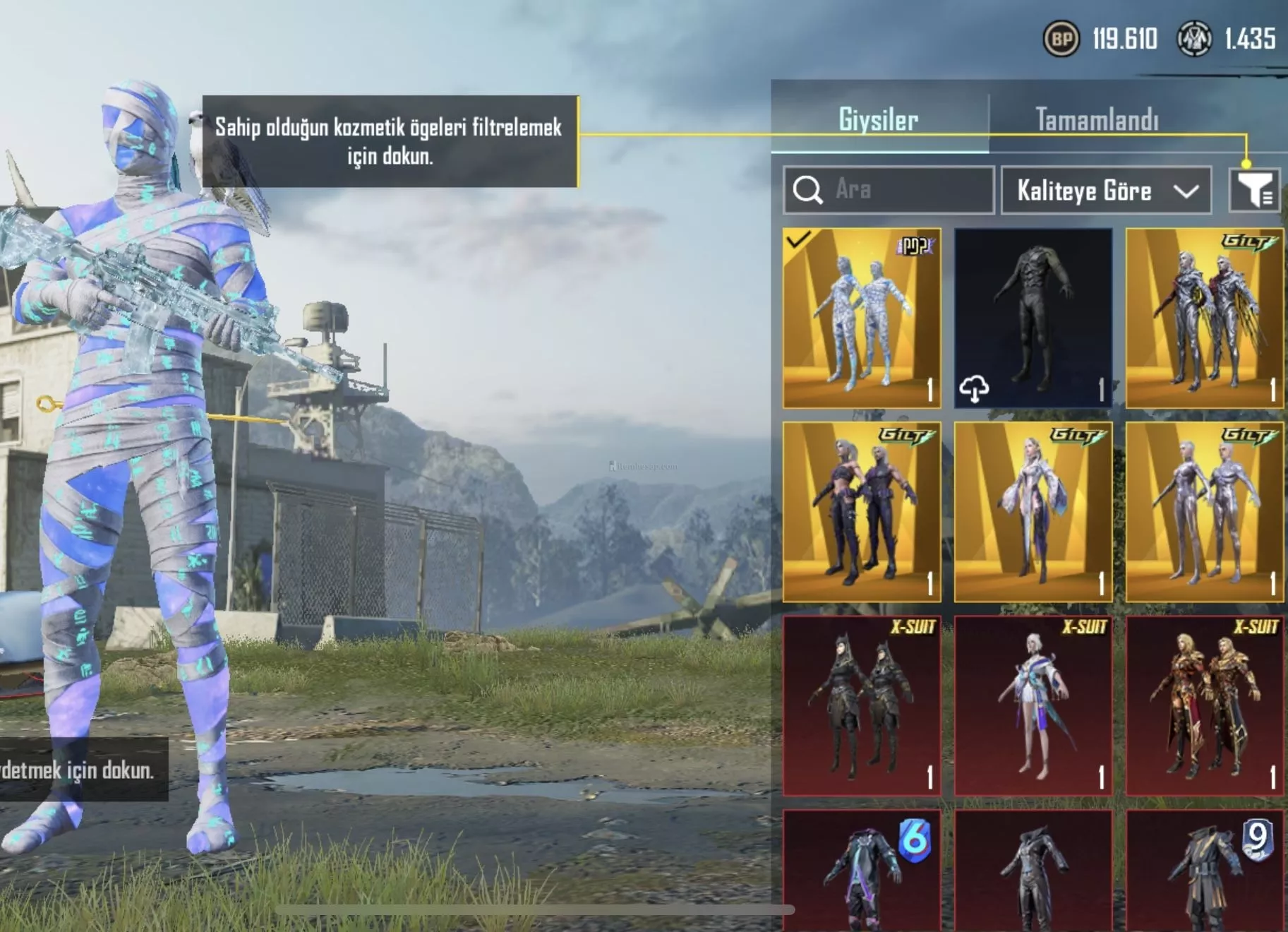Image resolution: width=1288 pixels, height=932 pixels.
Task: Switch to the Giysiler tab
Action: [x=879, y=119]
